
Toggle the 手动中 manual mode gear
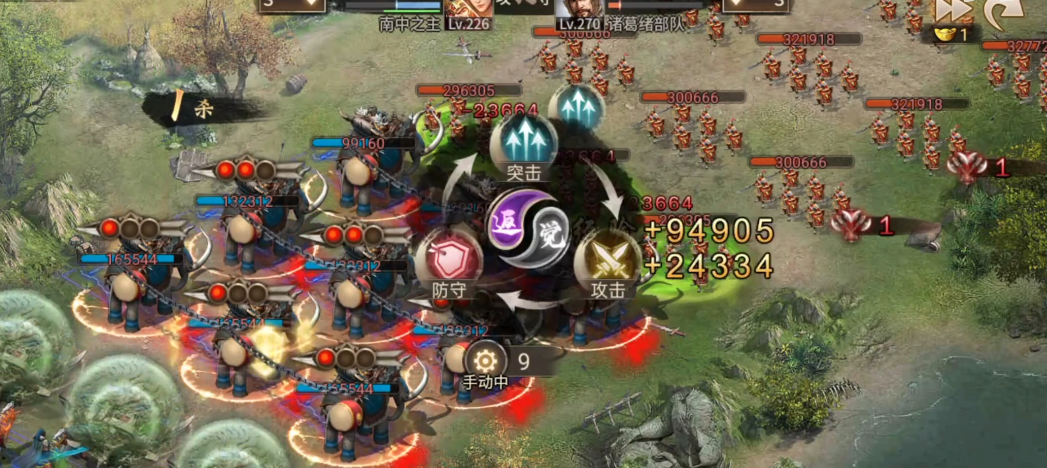487,360
